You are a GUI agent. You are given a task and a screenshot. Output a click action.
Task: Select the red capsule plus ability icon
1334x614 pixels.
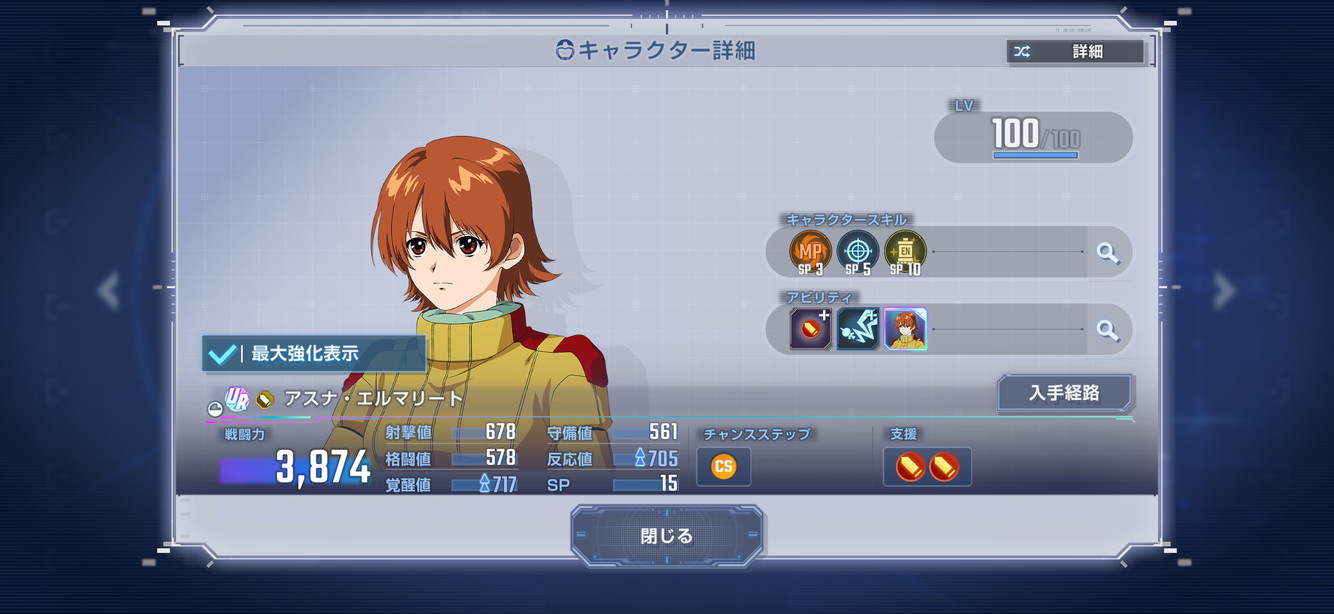(x=810, y=329)
